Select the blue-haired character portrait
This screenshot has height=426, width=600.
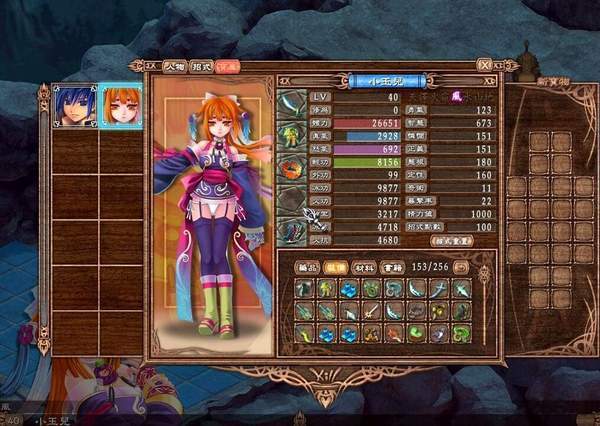pos(75,105)
